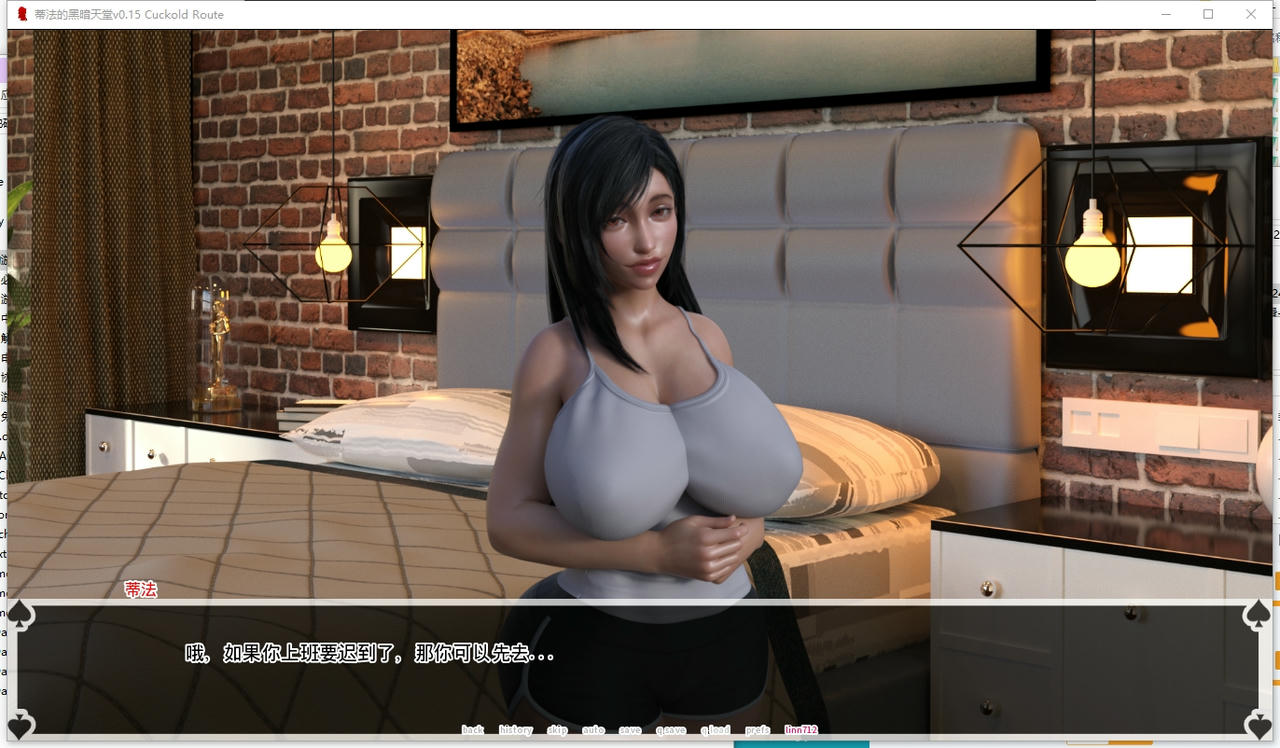Click the character name label 蒂法

141,590
